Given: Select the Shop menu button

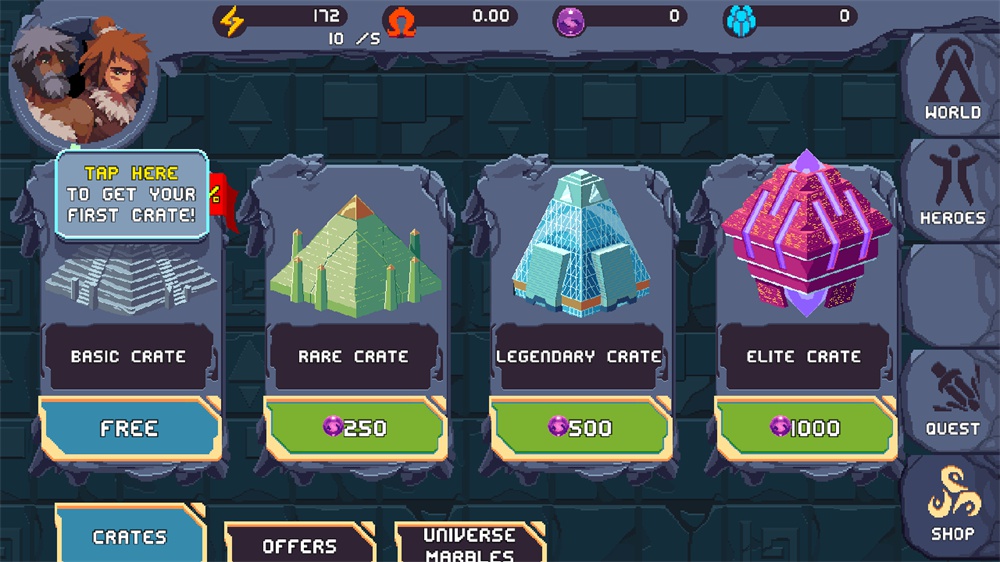Looking at the screenshot, I should [951, 507].
